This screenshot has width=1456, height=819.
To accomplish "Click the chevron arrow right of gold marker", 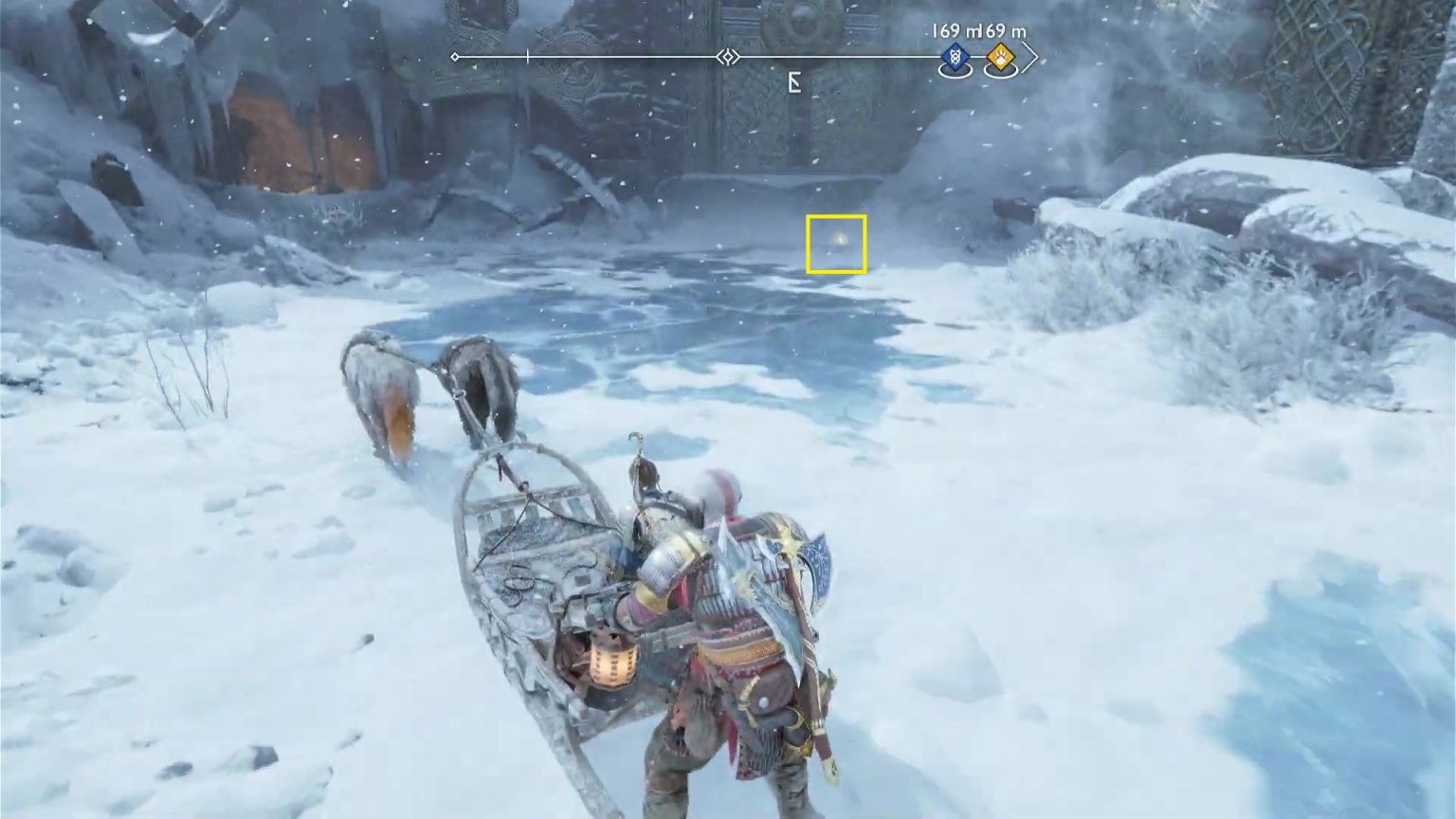I will (1031, 58).
